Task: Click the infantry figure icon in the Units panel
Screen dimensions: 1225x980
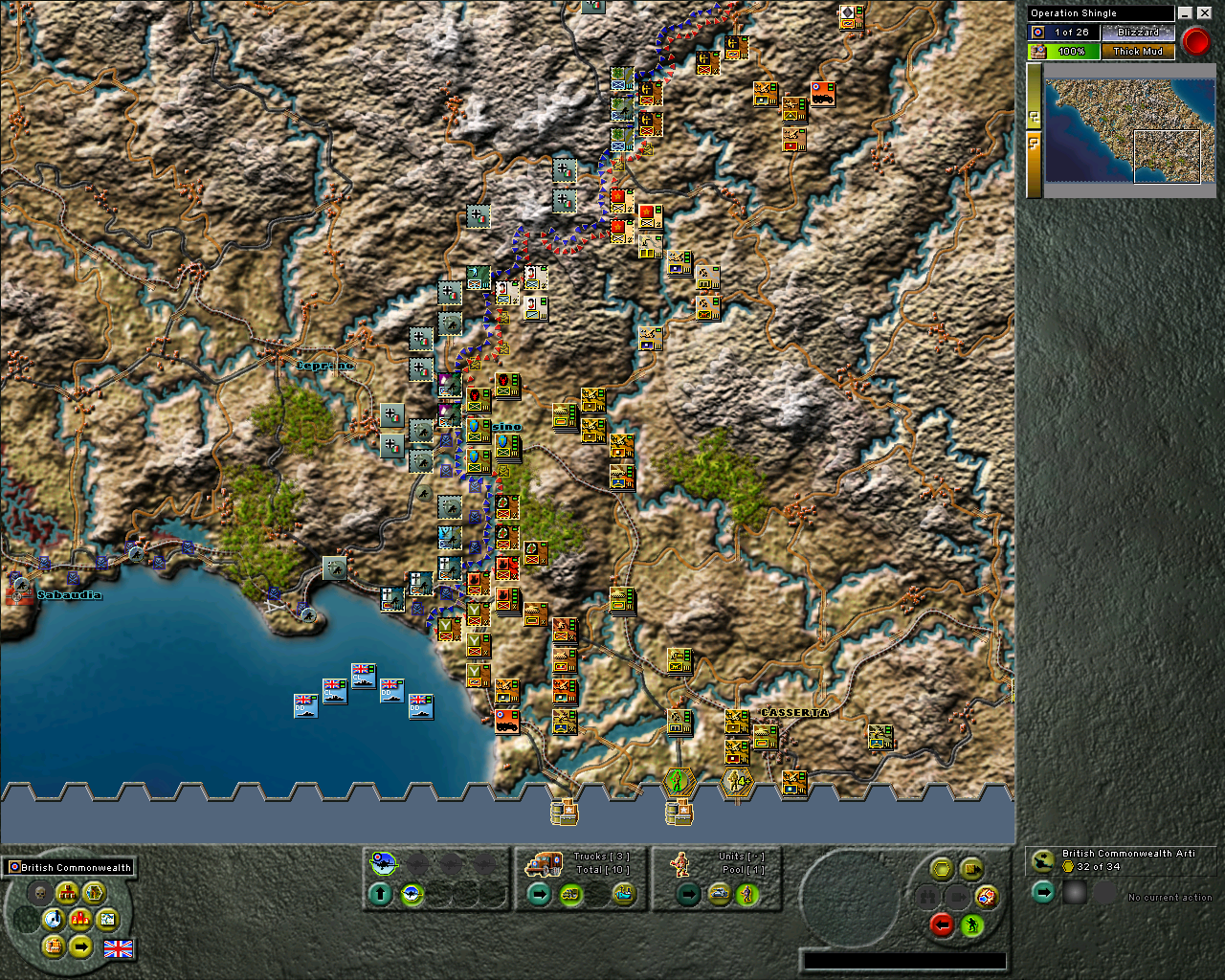Action: click(679, 864)
